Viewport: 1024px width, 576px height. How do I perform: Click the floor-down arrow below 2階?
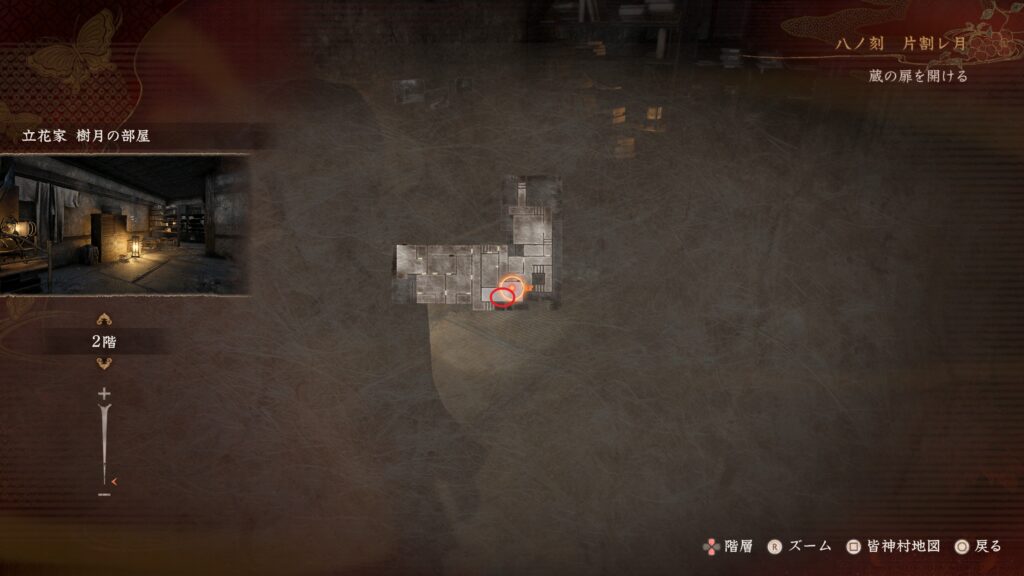click(104, 363)
